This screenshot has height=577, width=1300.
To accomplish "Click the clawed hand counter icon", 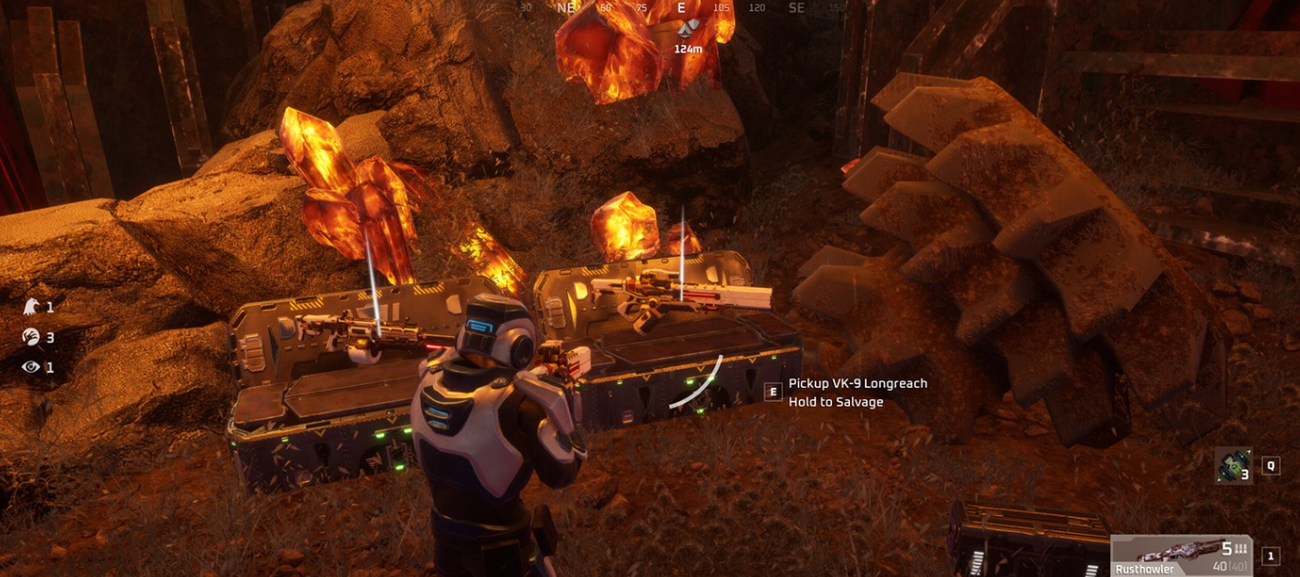I will [31, 337].
